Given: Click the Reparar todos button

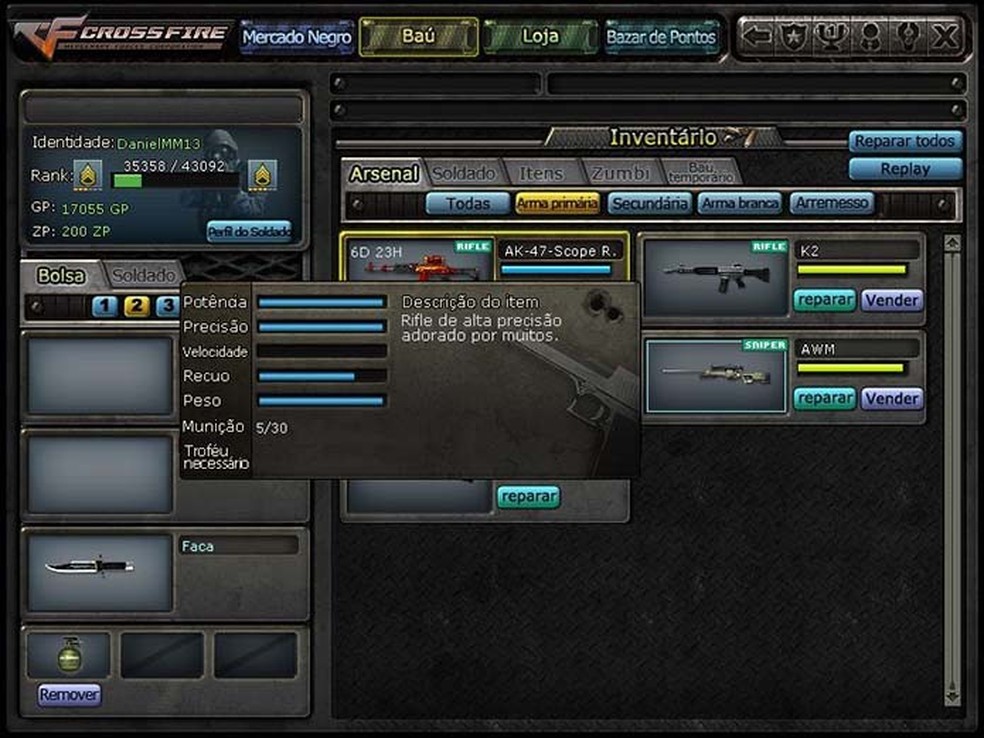Looking at the screenshot, I should point(905,141).
